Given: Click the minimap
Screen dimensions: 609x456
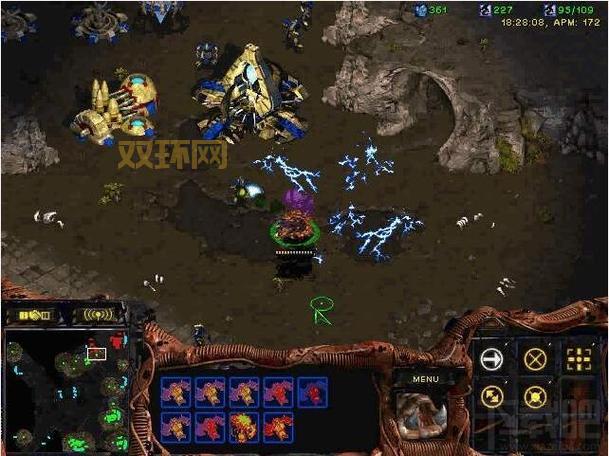Looking at the screenshot, I should click(67, 390).
